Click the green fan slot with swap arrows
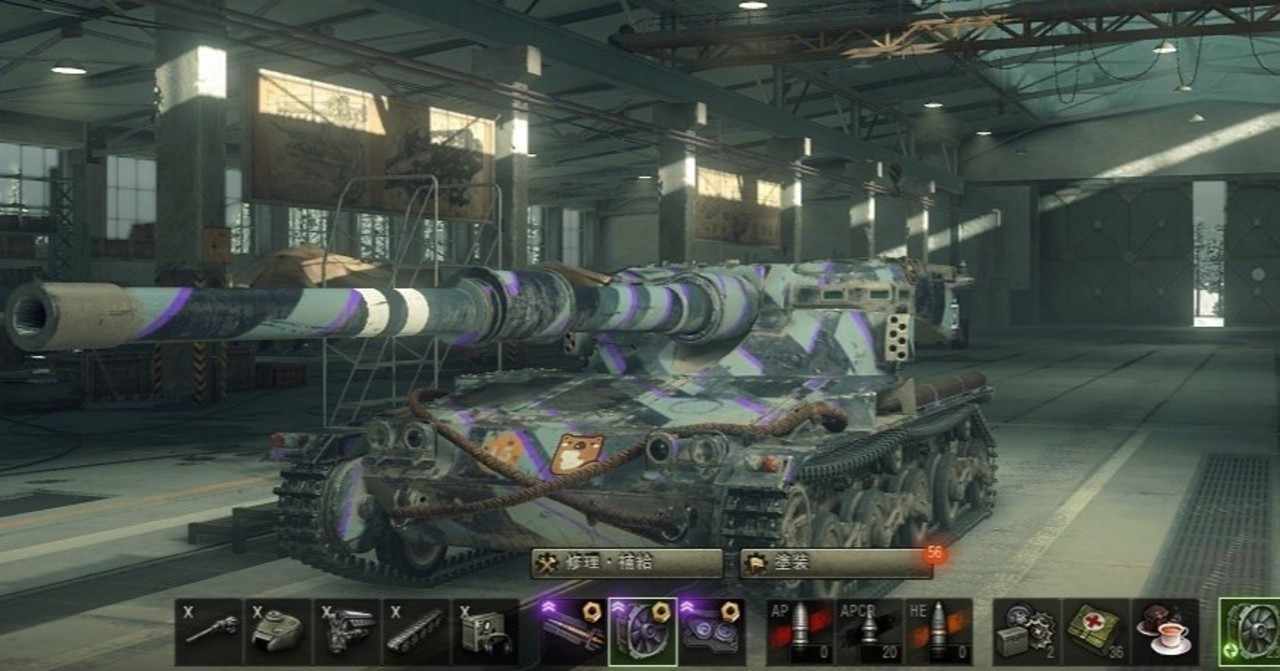The height and width of the screenshot is (671, 1280). click(1250, 632)
